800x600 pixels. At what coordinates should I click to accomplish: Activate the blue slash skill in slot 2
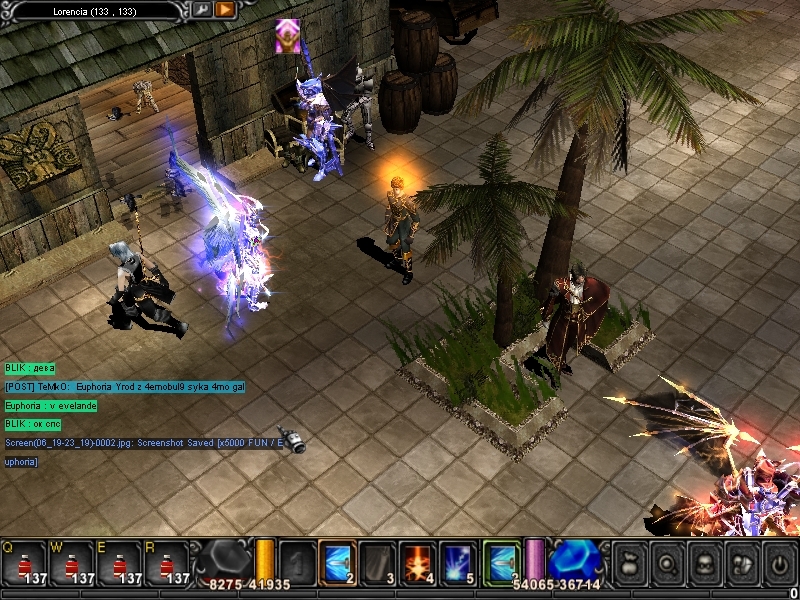click(337, 562)
